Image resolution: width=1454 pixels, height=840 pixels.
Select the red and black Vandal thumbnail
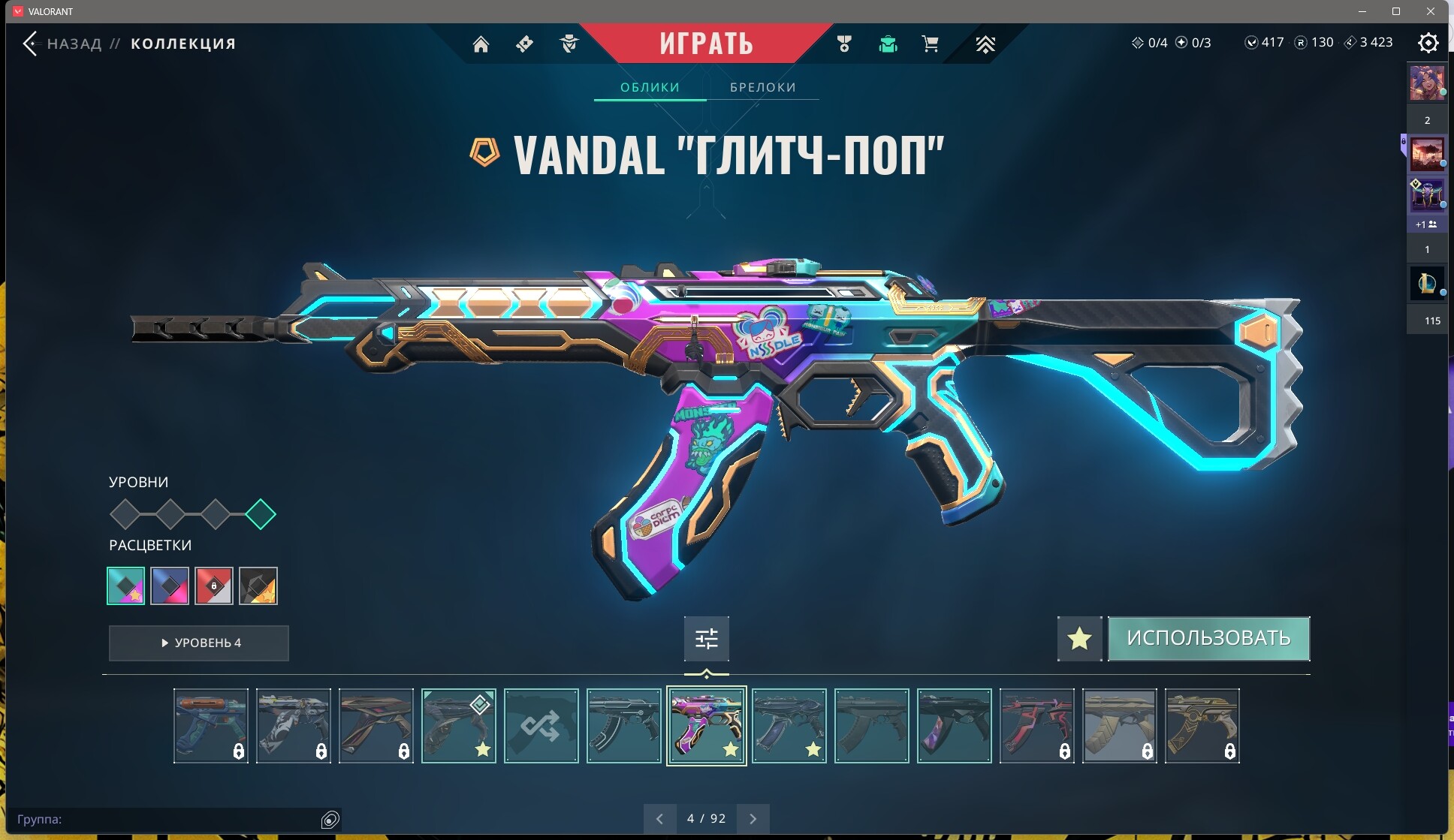pyautogui.click(x=1036, y=726)
